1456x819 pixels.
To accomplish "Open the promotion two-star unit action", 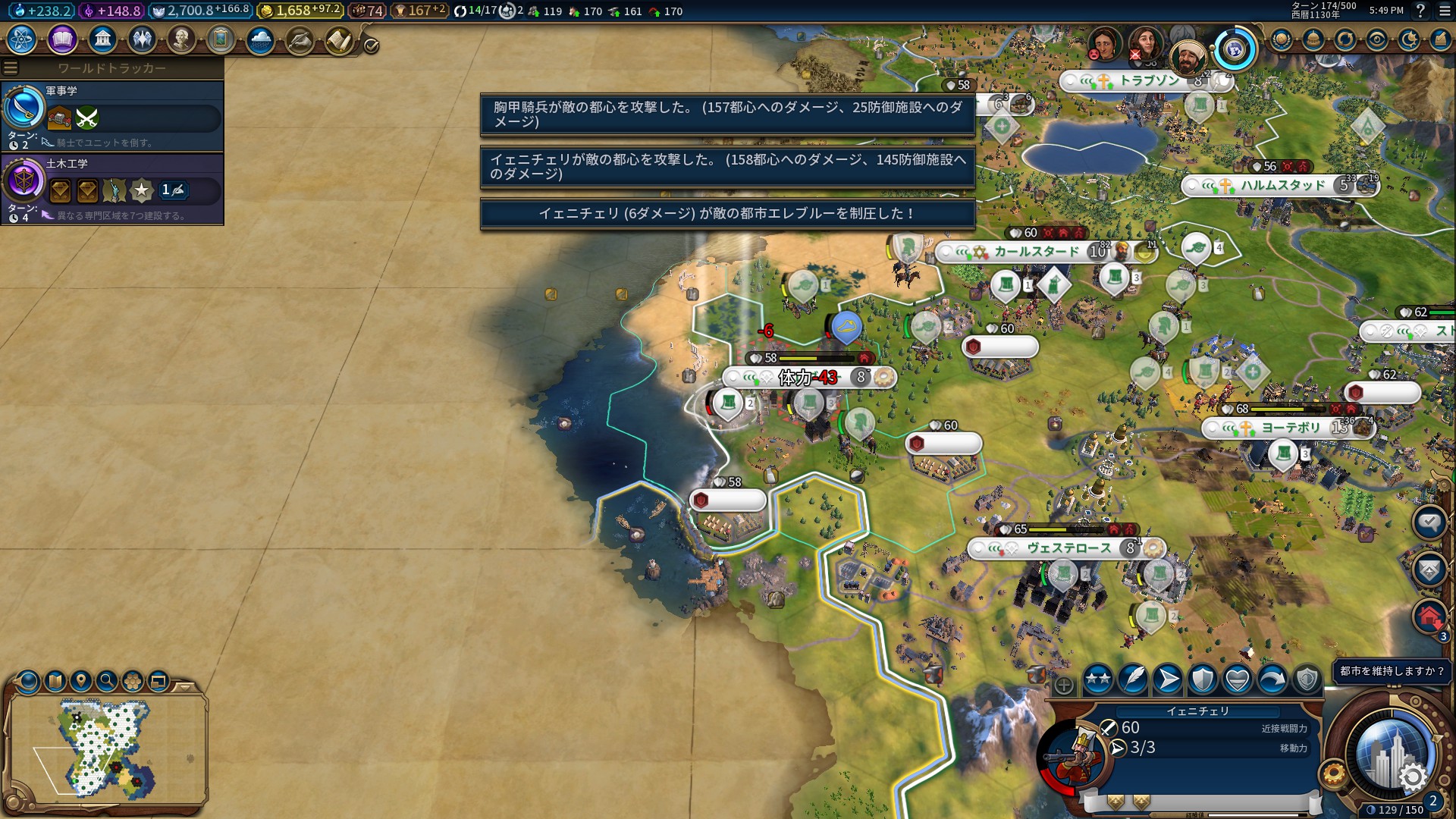I will (x=1097, y=679).
